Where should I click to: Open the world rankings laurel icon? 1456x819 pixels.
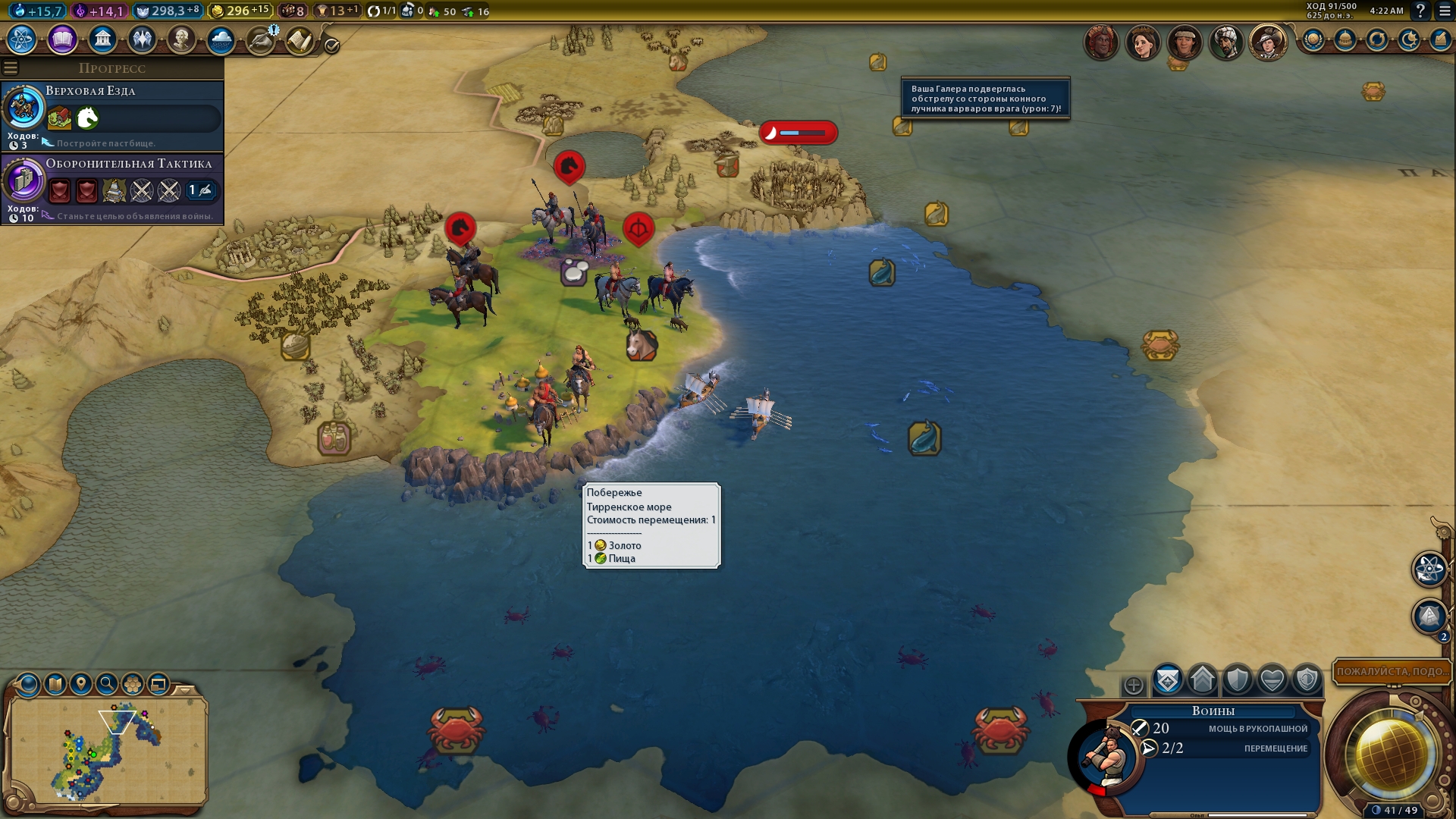[1313, 39]
